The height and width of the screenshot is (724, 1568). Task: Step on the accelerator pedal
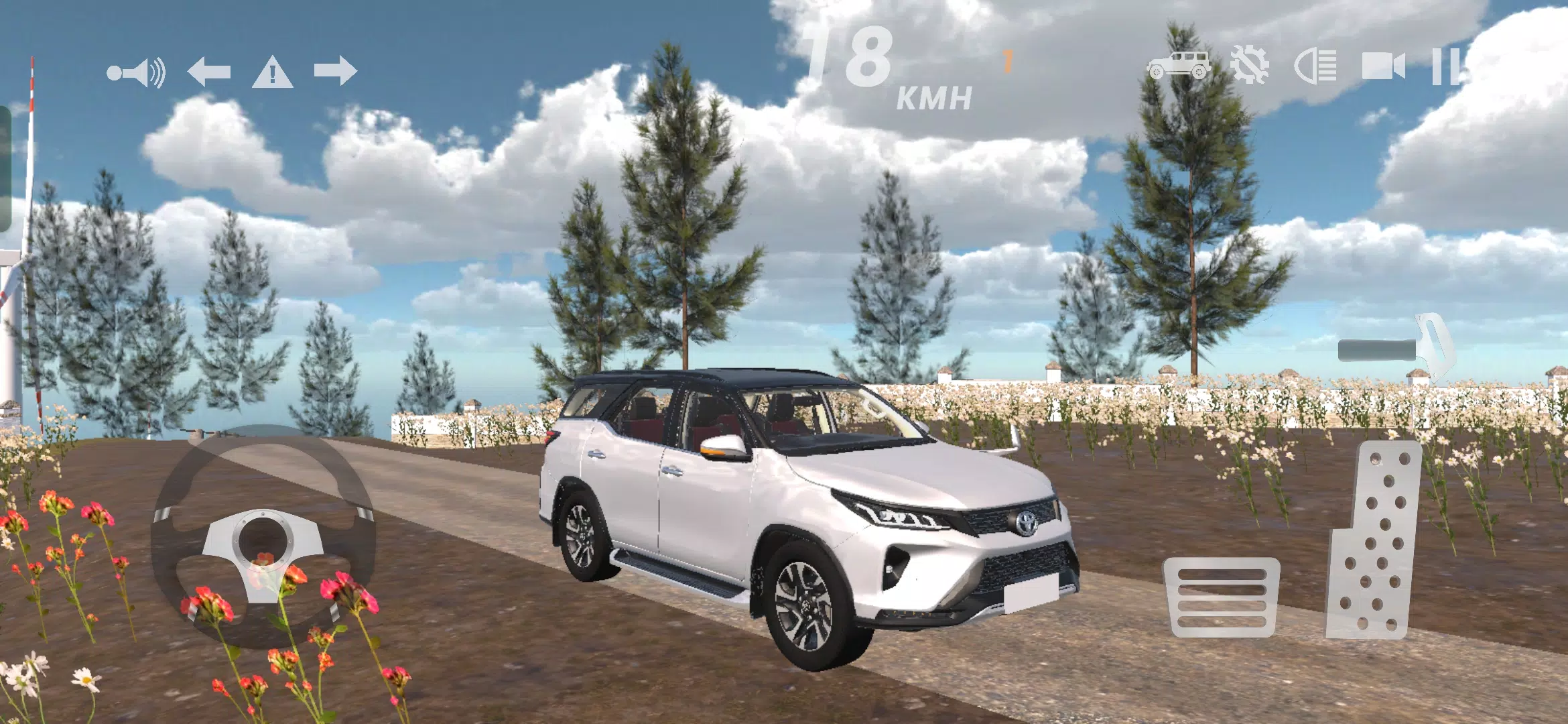[1375, 540]
